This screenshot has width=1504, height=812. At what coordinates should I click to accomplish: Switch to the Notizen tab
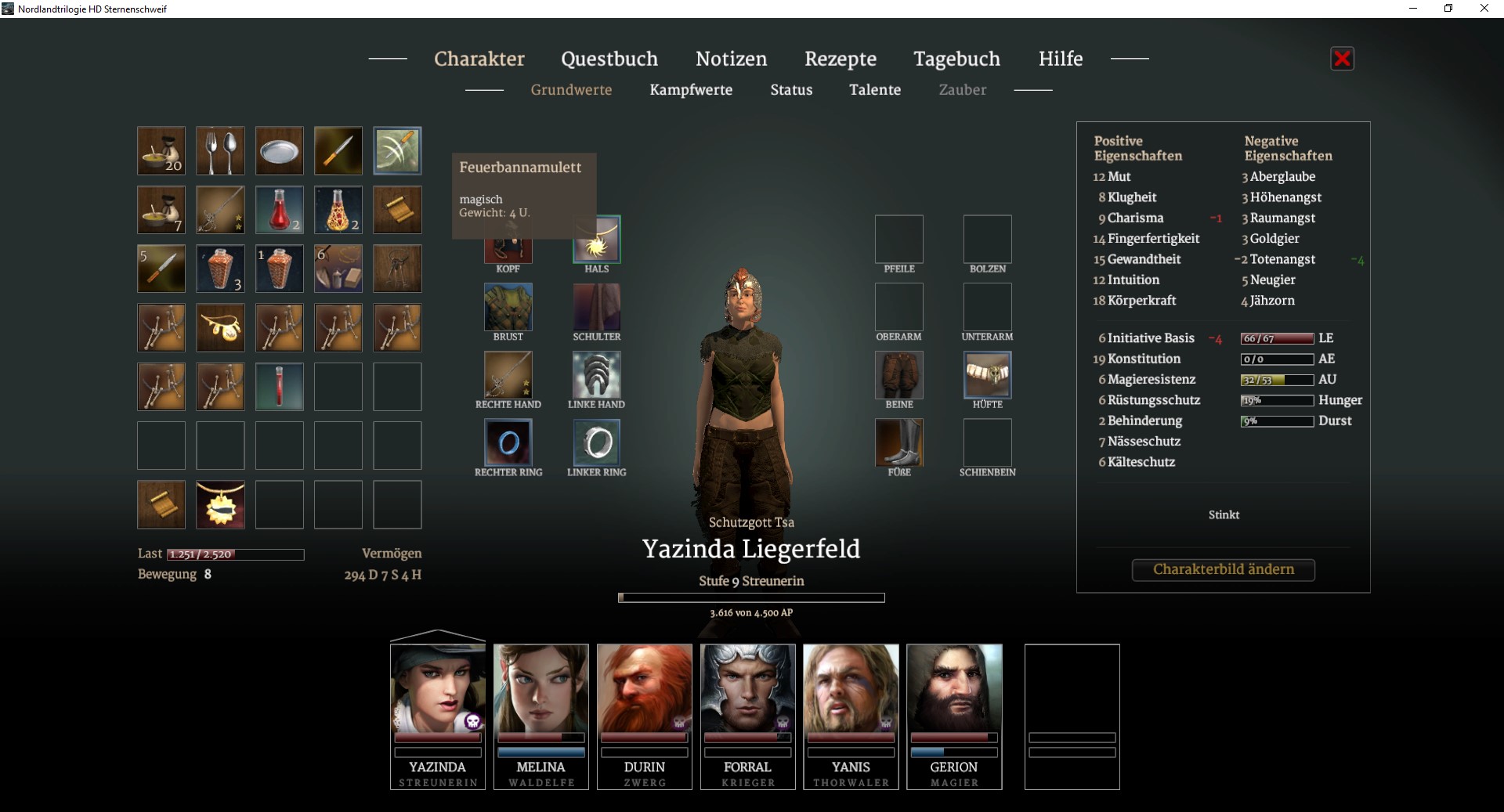click(731, 59)
